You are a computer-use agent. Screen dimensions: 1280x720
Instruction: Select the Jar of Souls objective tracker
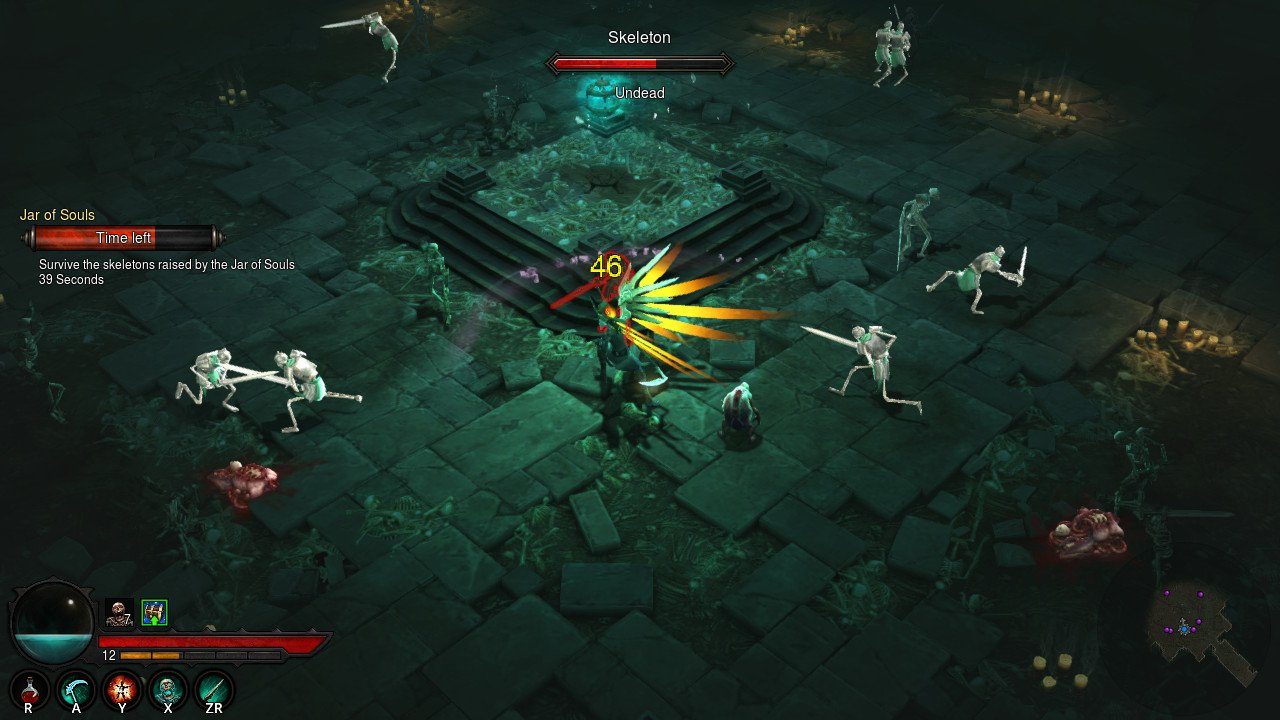click(x=123, y=238)
